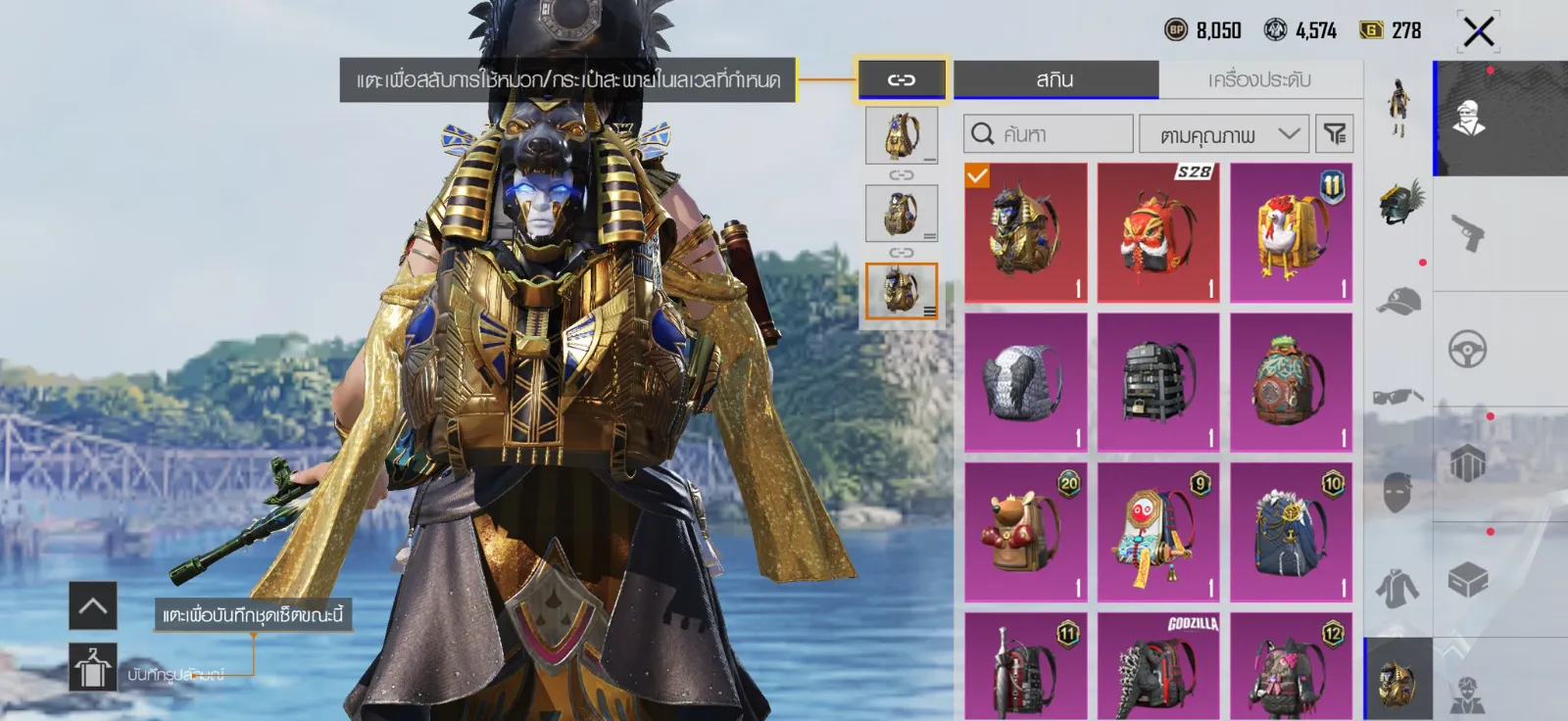Collapse the panel with the up arrow
Screen dimensions: 1568x721
(93, 605)
